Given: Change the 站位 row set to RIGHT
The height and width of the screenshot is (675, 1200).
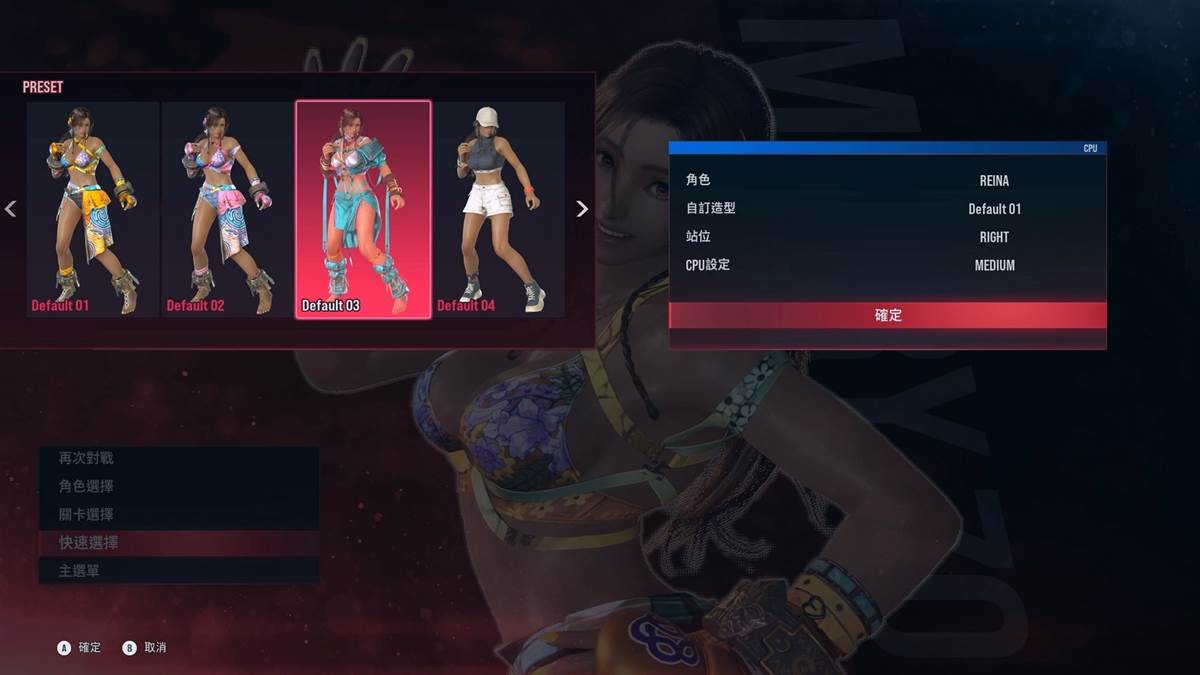Looking at the screenshot, I should click(887, 237).
